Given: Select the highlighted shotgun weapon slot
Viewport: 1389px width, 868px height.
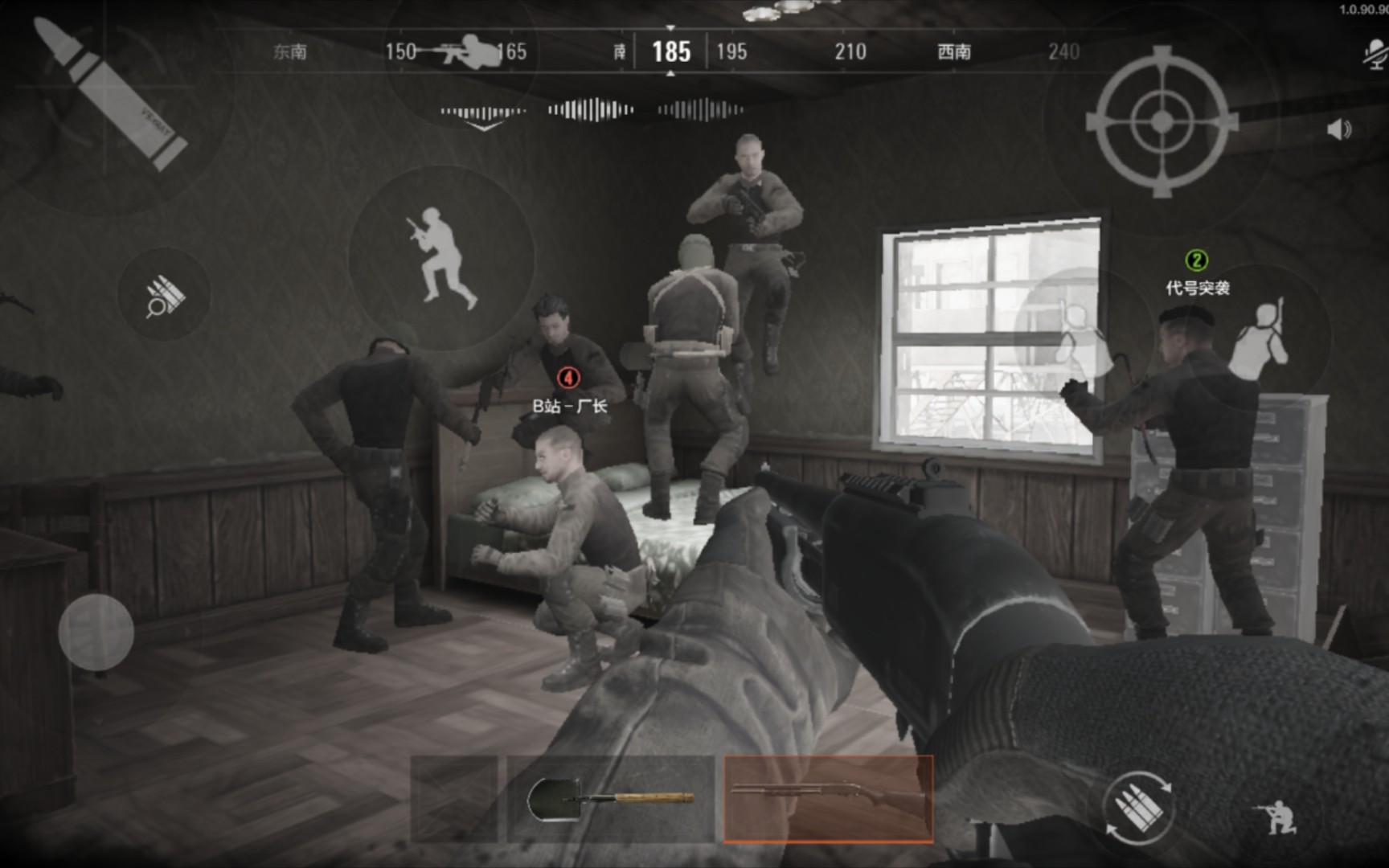Looking at the screenshot, I should [x=828, y=799].
